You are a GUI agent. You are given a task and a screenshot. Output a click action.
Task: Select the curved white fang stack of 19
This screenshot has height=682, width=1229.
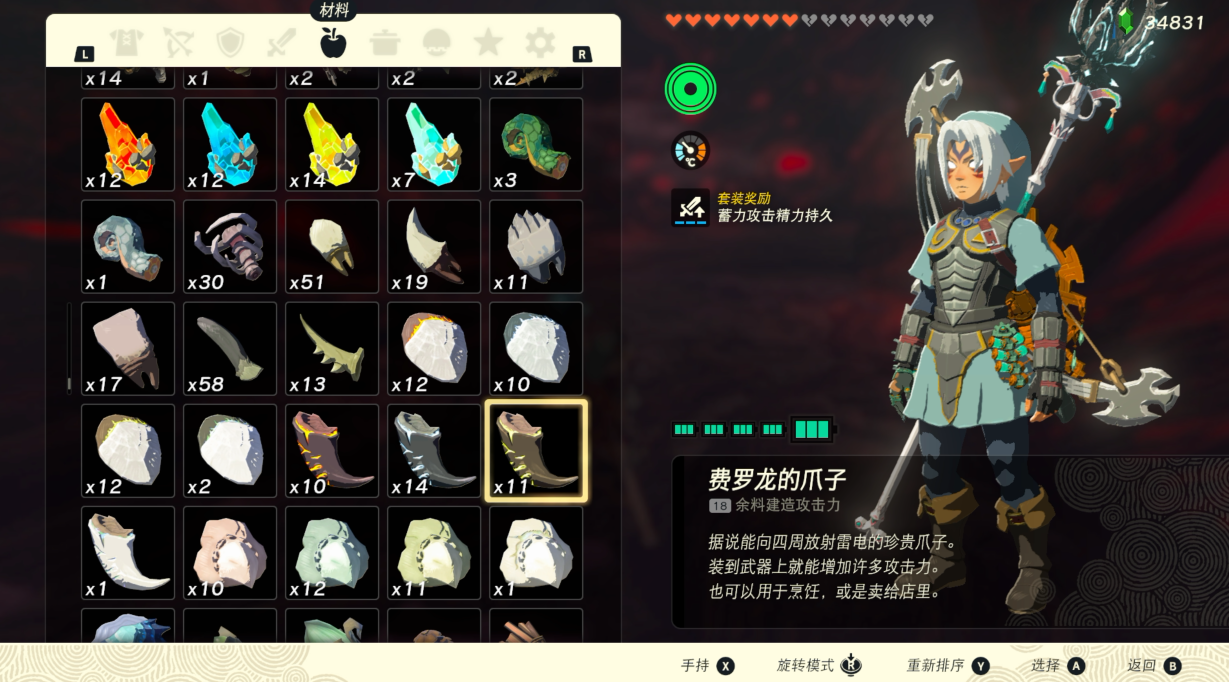(434, 246)
